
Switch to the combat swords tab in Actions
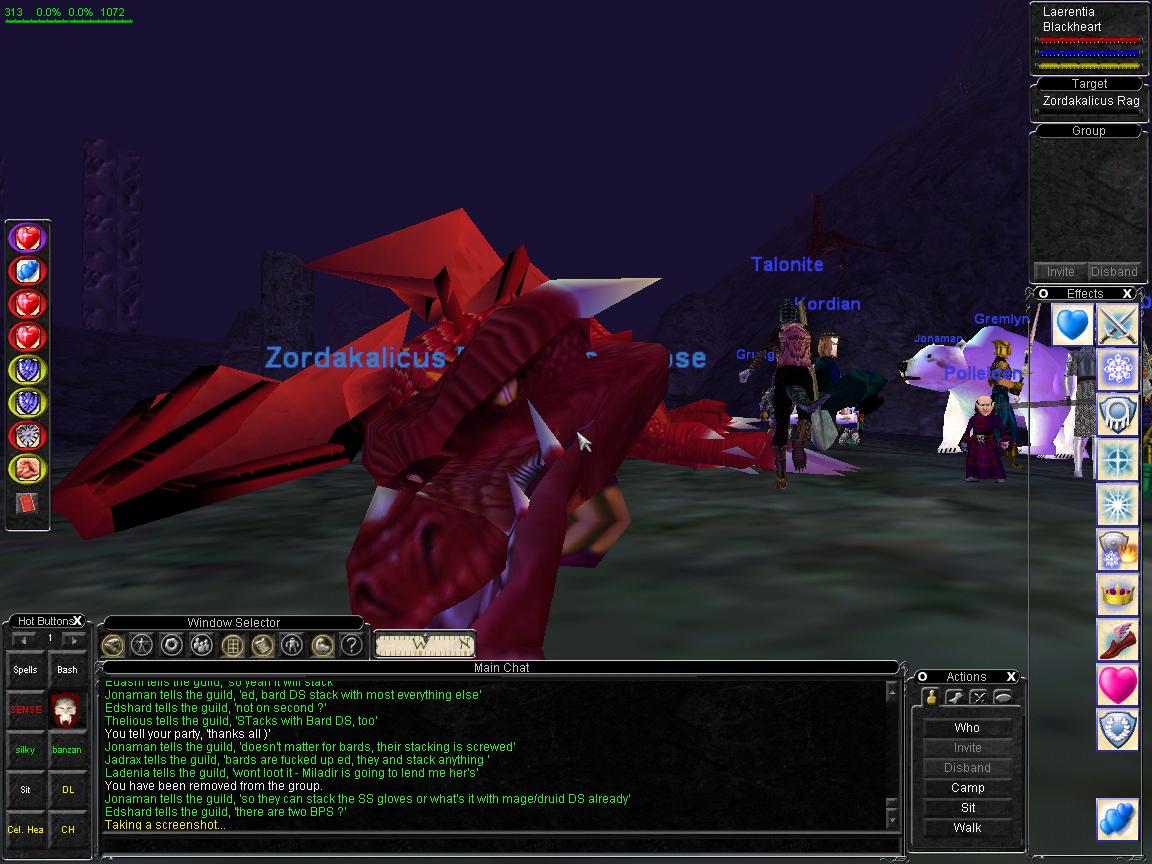978,697
